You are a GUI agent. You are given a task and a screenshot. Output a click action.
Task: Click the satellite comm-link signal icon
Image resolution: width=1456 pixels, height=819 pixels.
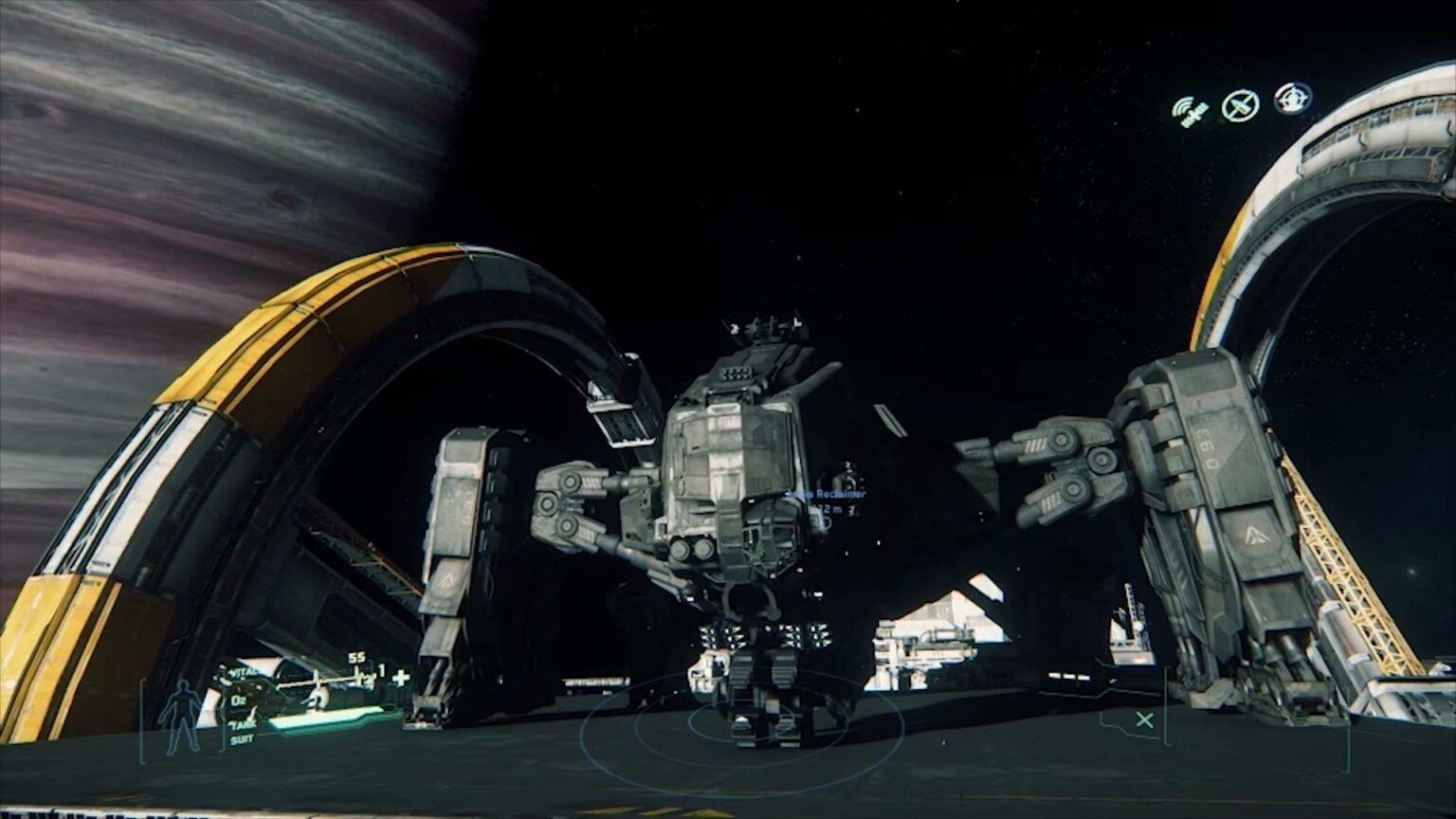(x=1189, y=111)
